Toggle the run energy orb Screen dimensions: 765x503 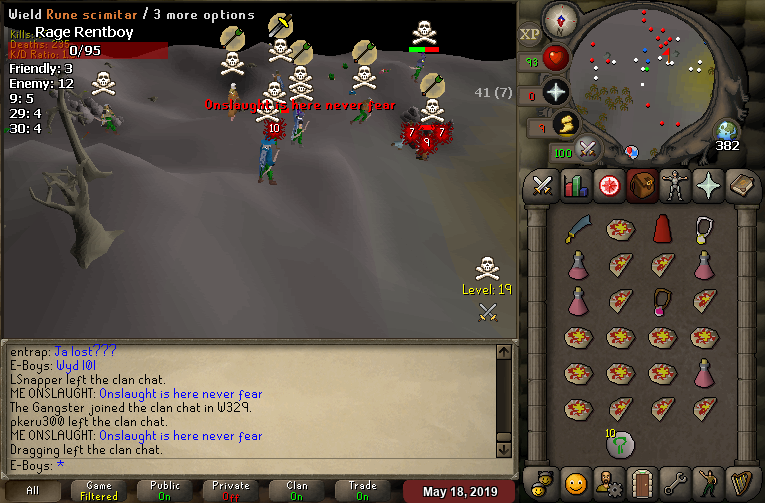click(563, 123)
